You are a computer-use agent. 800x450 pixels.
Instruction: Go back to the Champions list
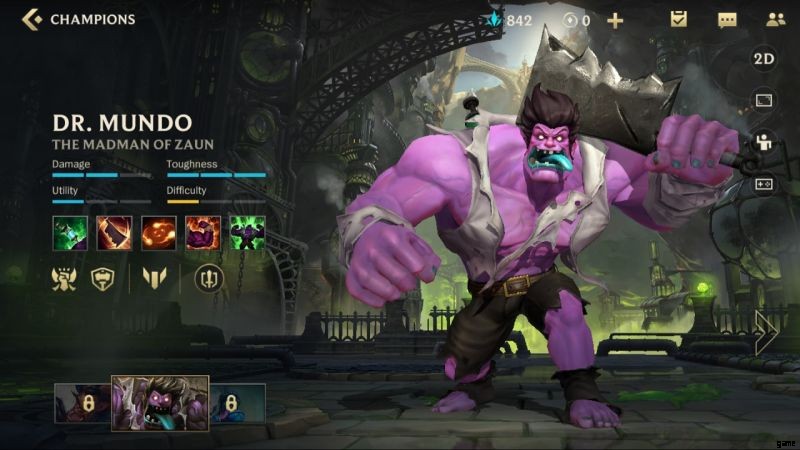(32, 19)
